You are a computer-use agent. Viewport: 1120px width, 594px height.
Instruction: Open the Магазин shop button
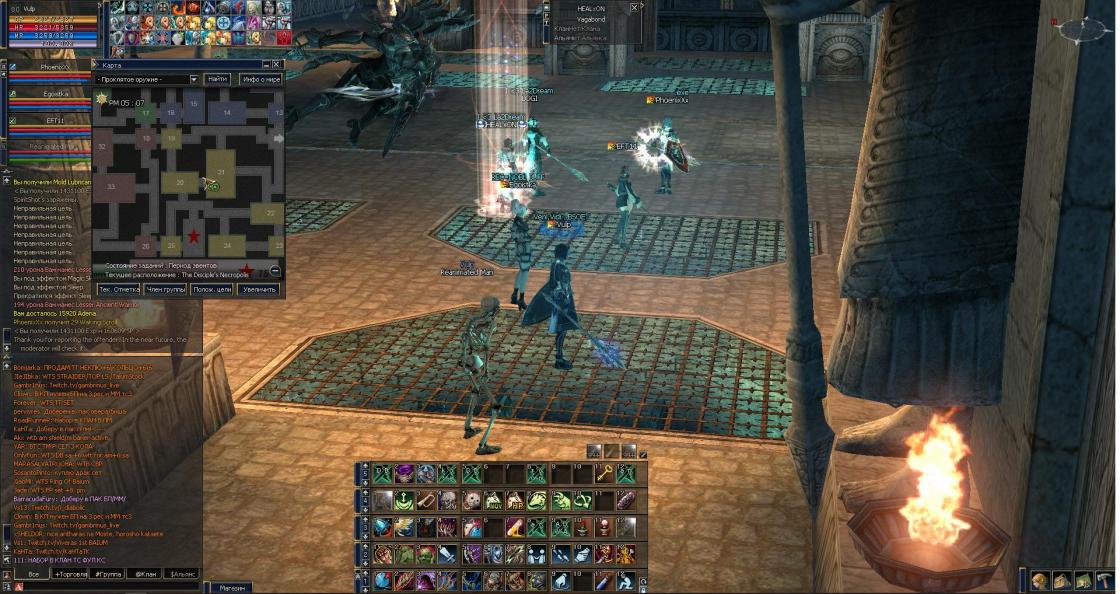(x=232, y=588)
